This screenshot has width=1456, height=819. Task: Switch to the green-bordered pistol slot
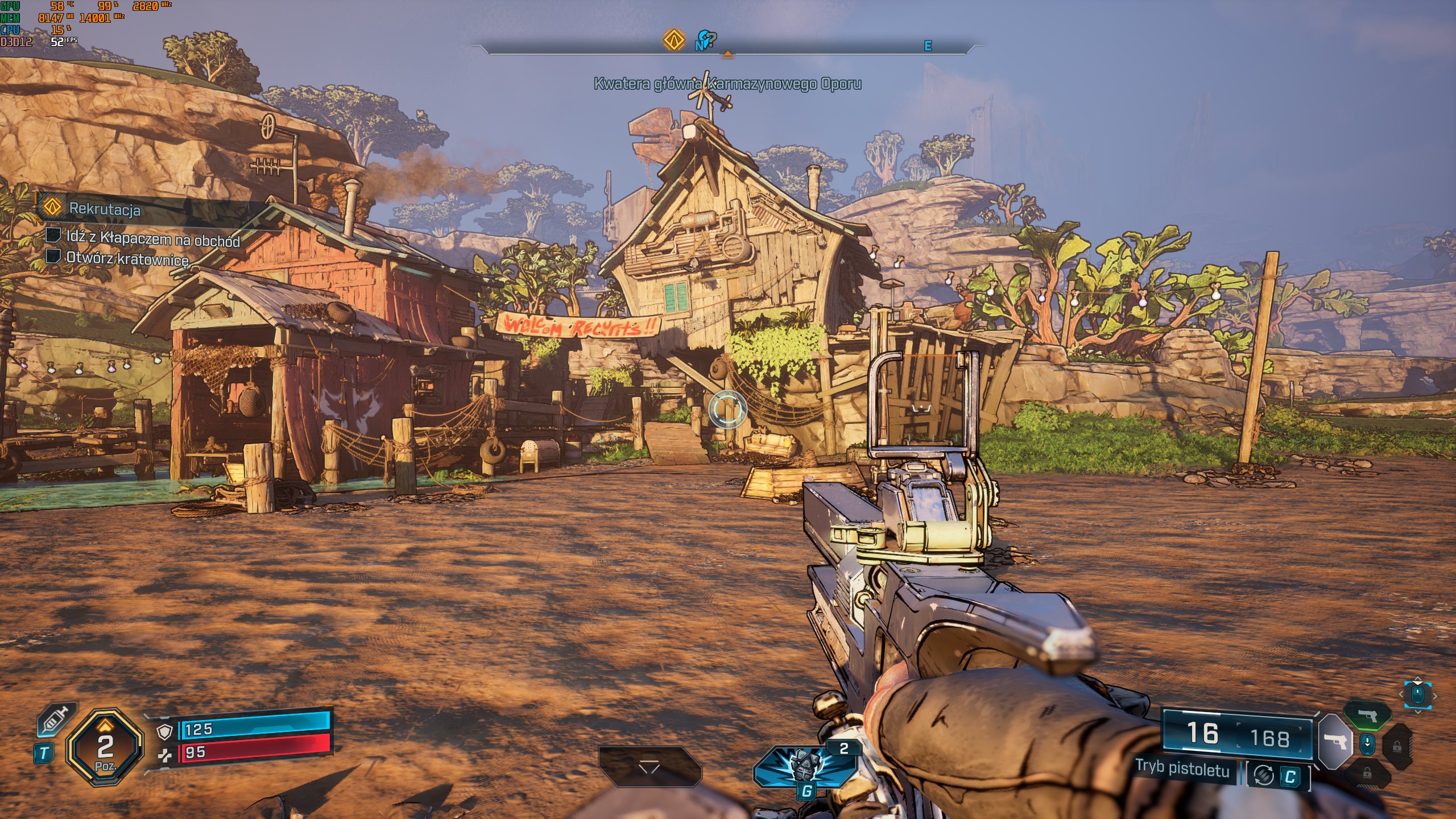tap(1367, 714)
